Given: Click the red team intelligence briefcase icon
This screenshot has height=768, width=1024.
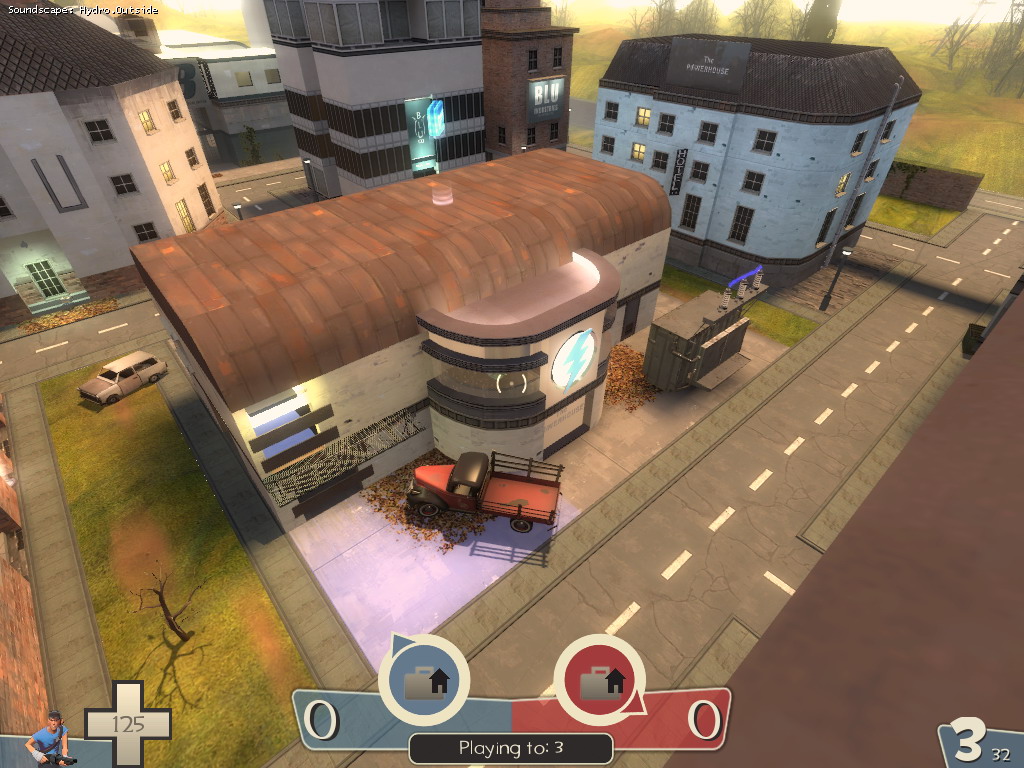Looking at the screenshot, I should 598,680.
